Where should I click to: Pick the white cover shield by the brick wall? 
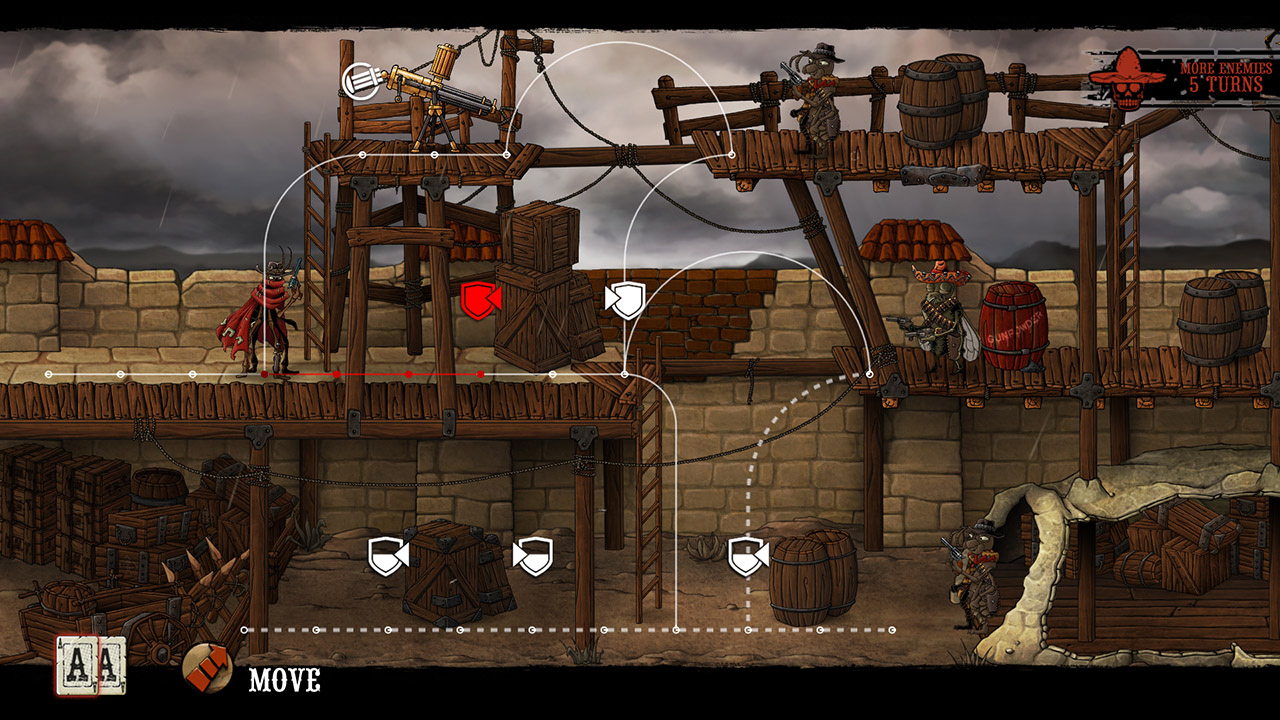pos(626,299)
